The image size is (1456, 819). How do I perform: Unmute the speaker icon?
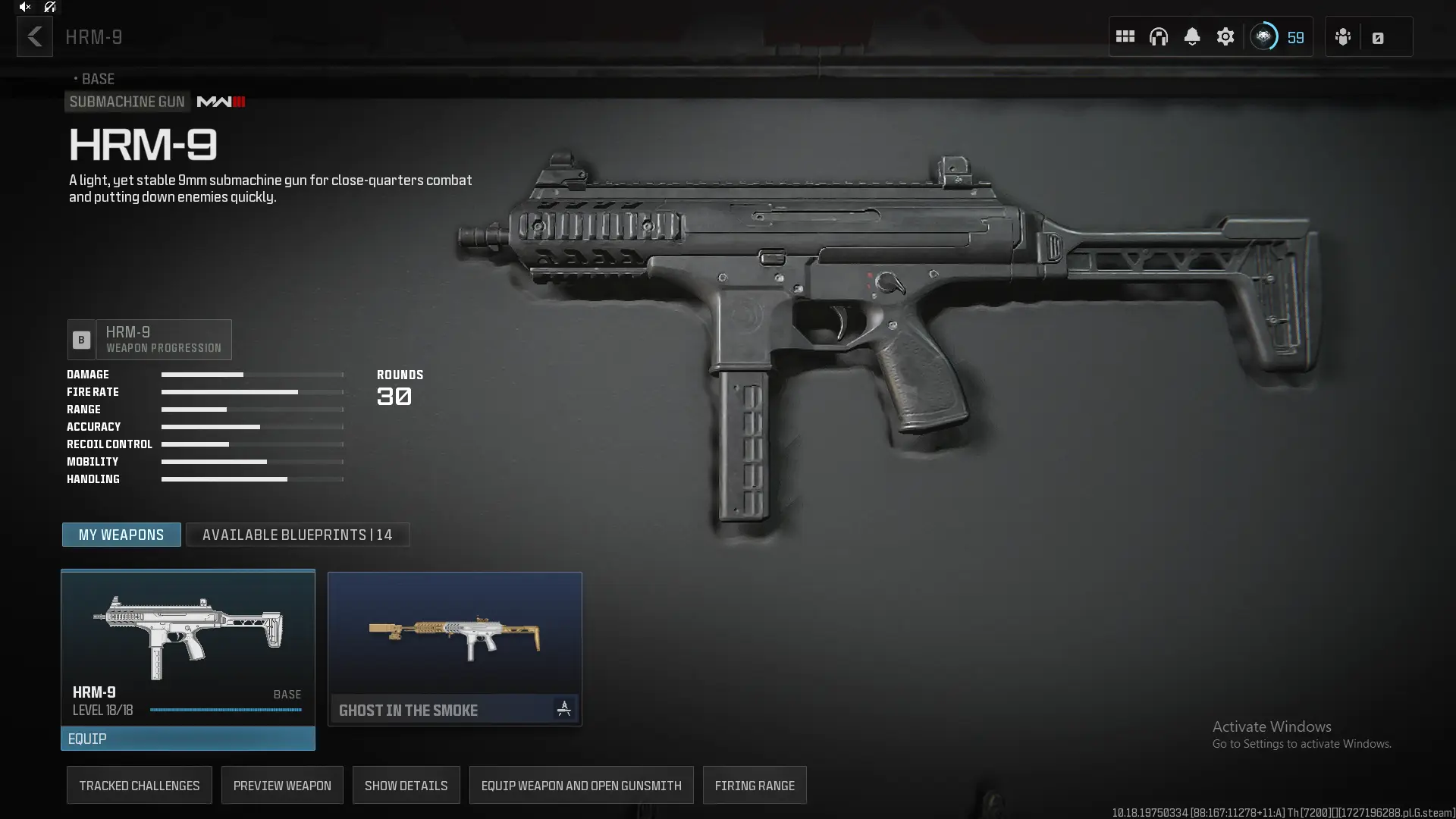pyautogui.click(x=25, y=7)
